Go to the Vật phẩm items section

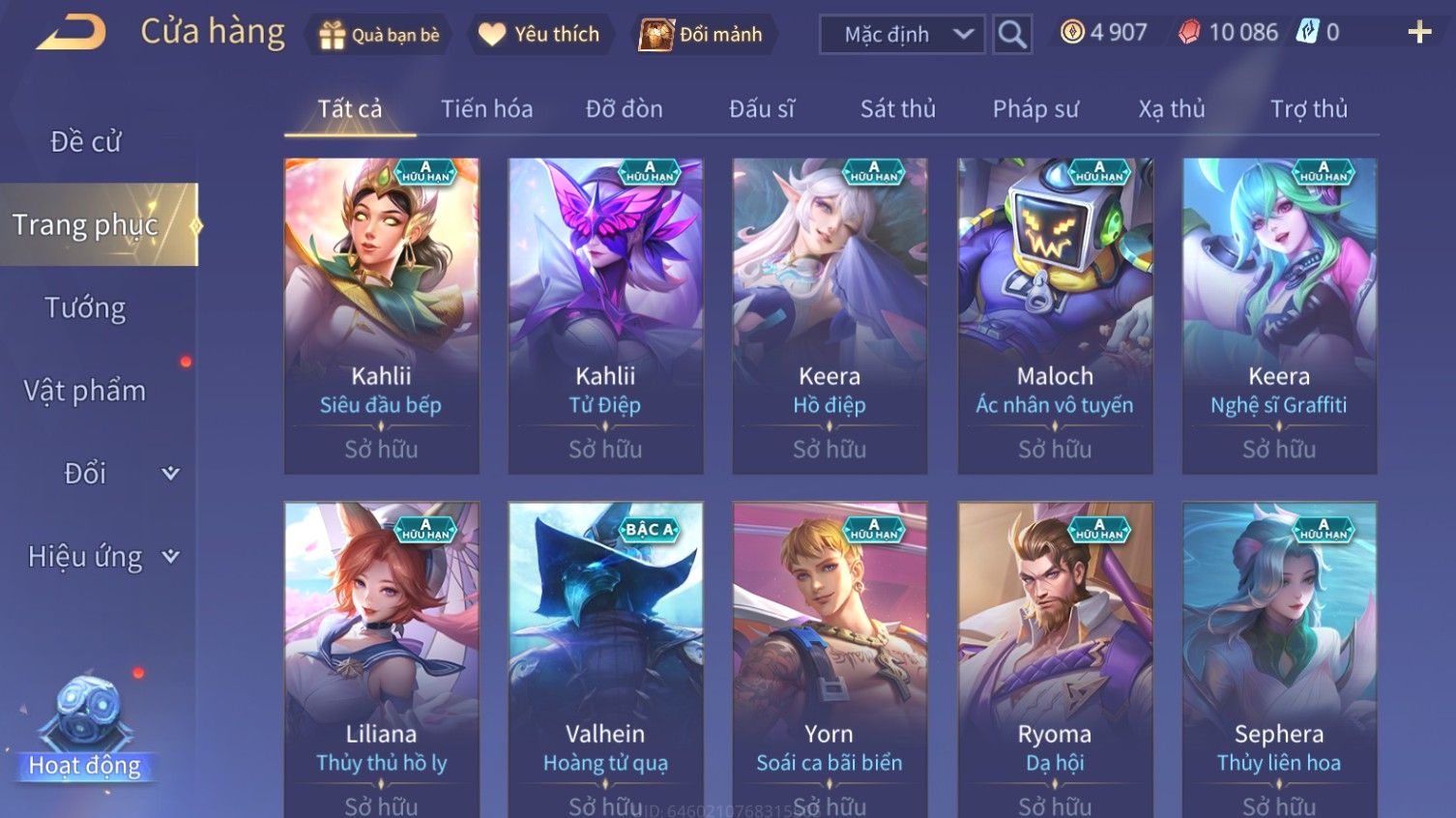[85, 391]
